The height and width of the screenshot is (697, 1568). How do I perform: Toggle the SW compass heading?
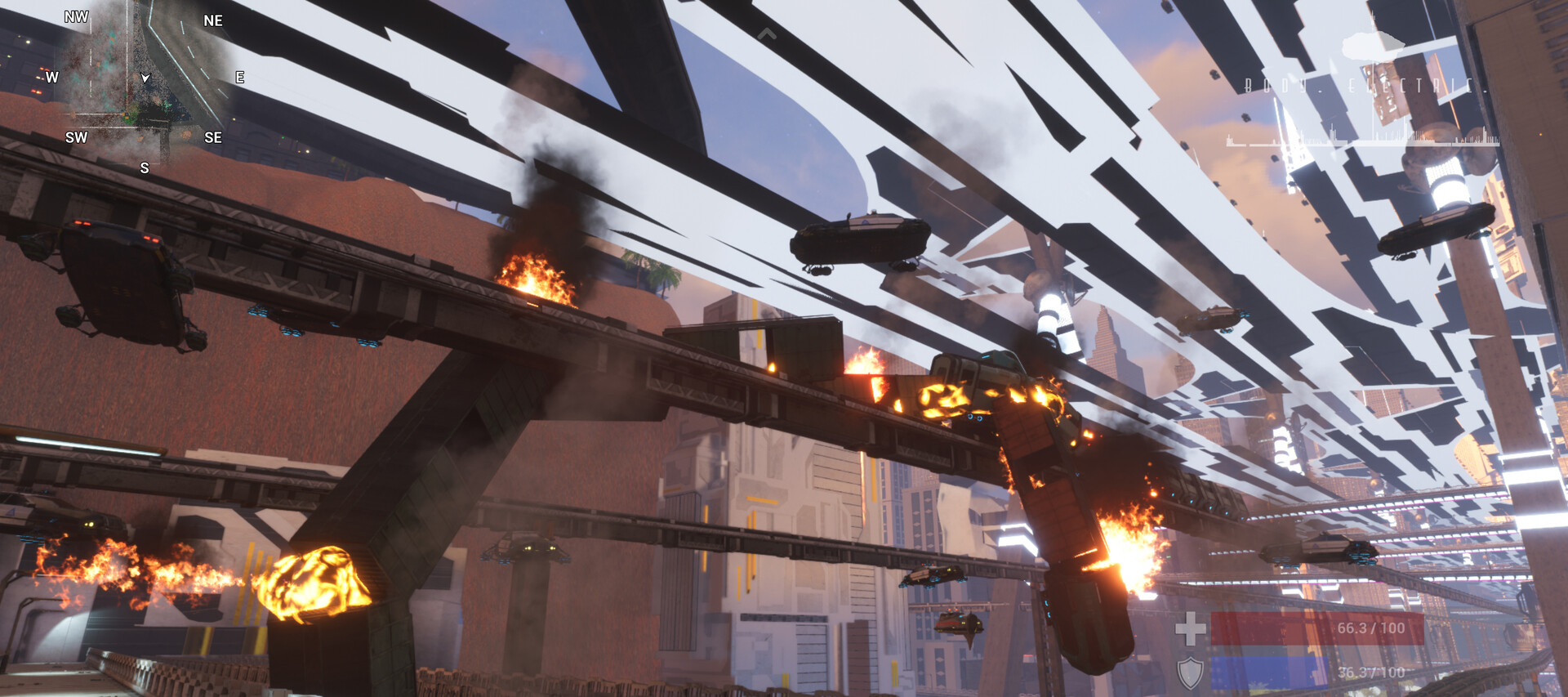click(74, 138)
